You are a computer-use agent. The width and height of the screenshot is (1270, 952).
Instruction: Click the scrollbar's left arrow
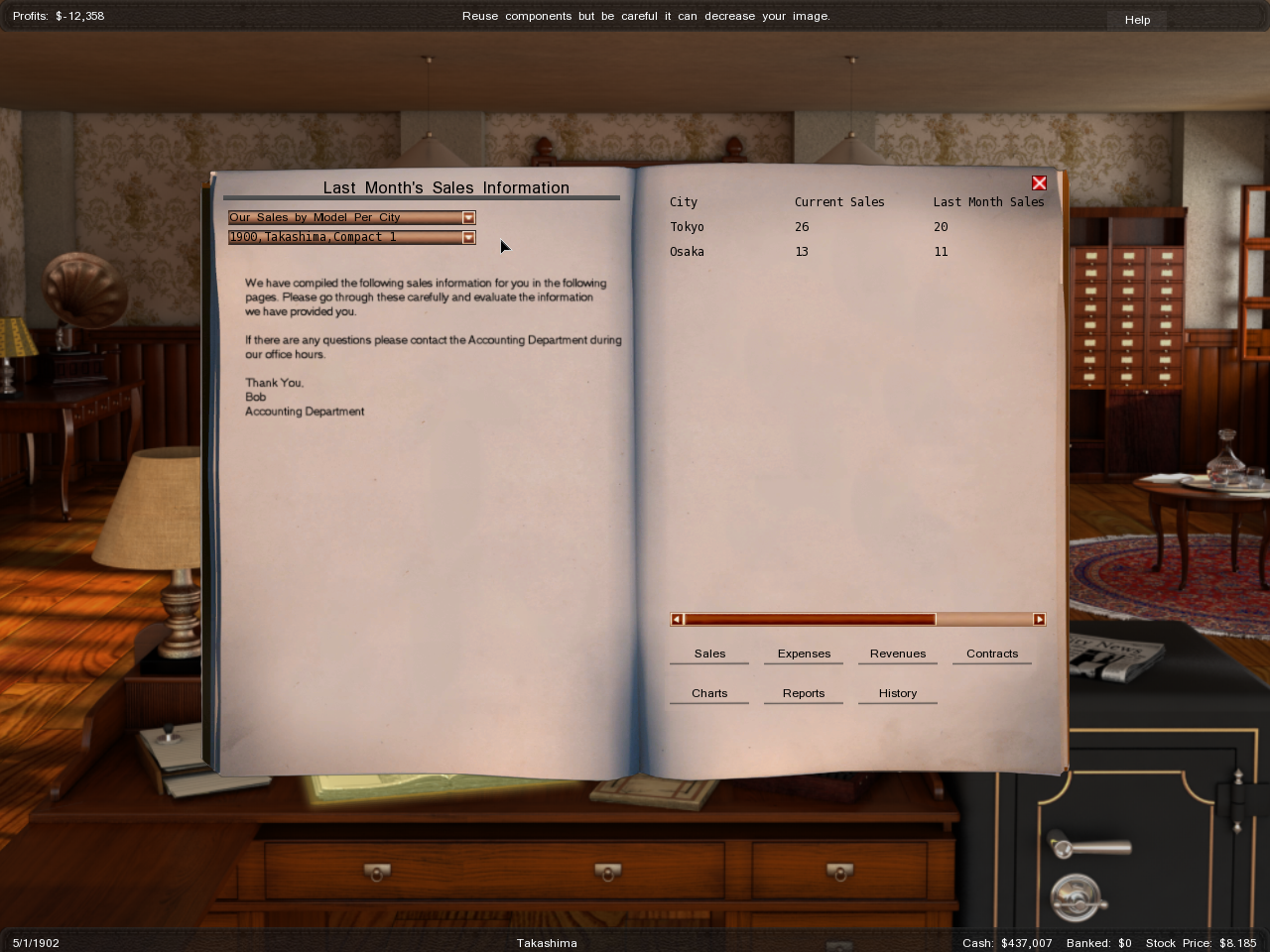677,620
